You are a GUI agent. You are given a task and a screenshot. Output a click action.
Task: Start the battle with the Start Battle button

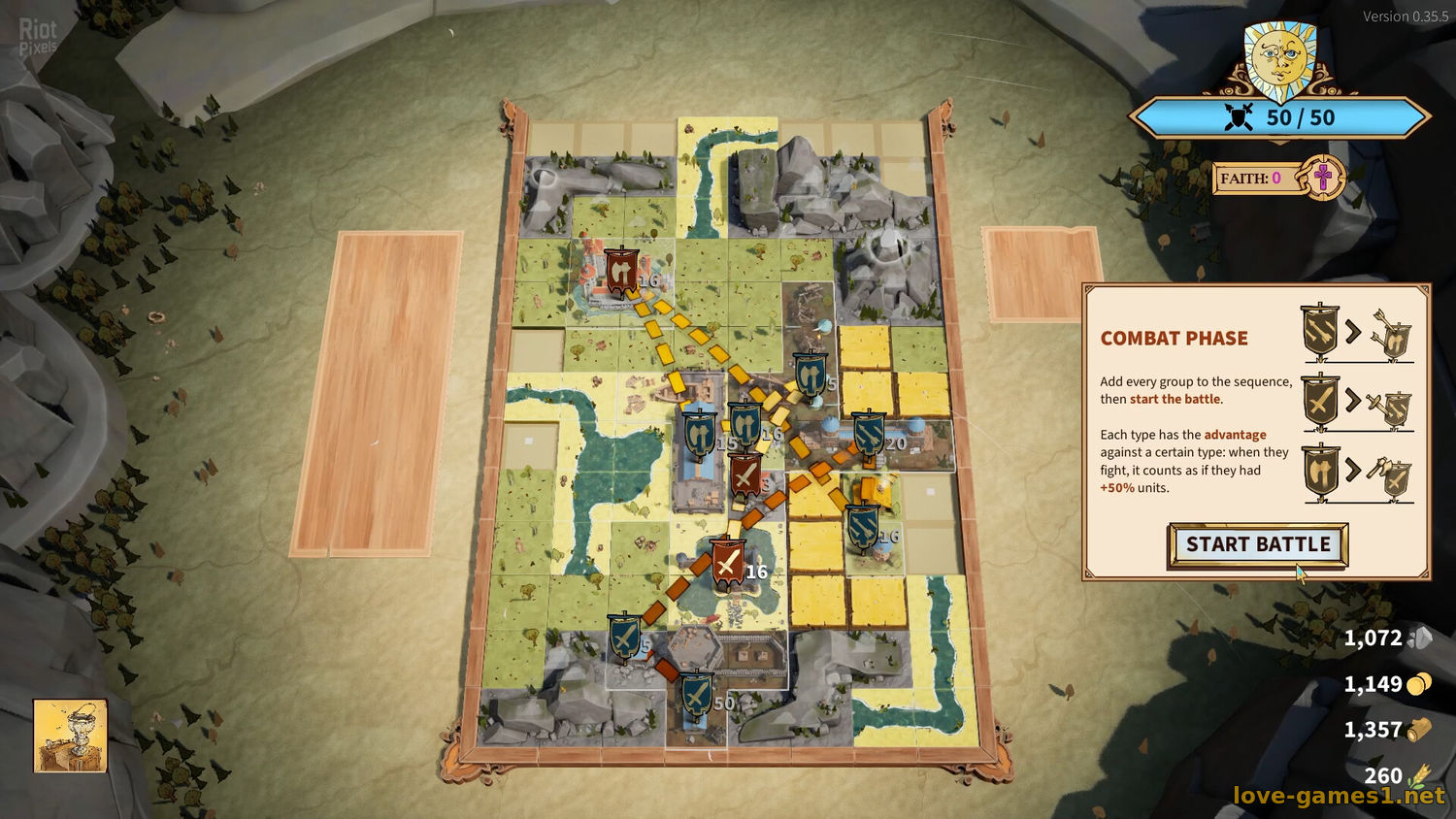[1258, 545]
